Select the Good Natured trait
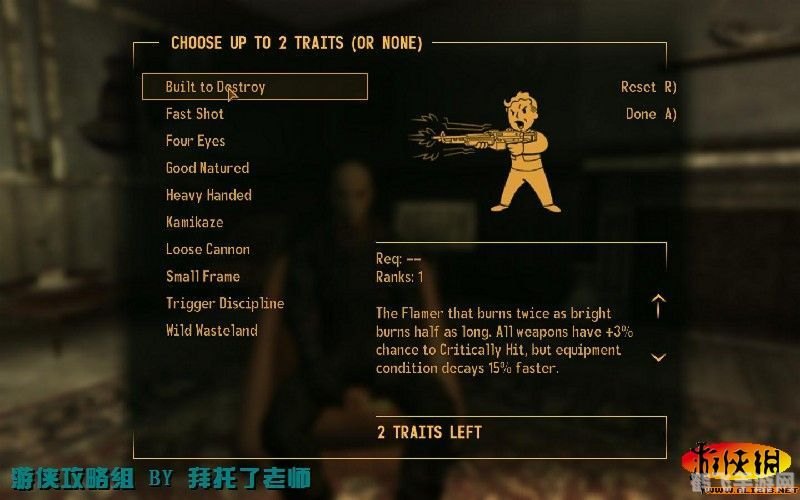The width and height of the screenshot is (800, 500). point(207,168)
